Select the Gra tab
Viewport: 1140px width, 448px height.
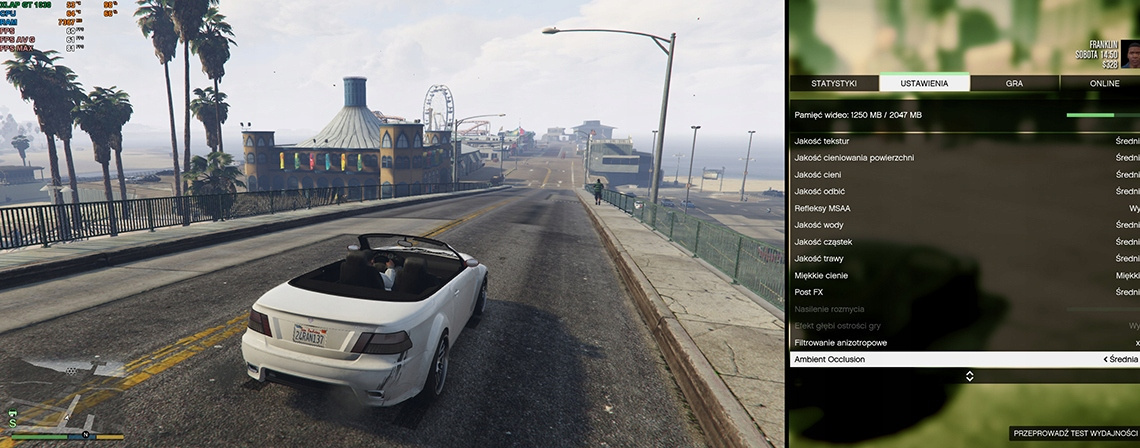pos(1014,83)
